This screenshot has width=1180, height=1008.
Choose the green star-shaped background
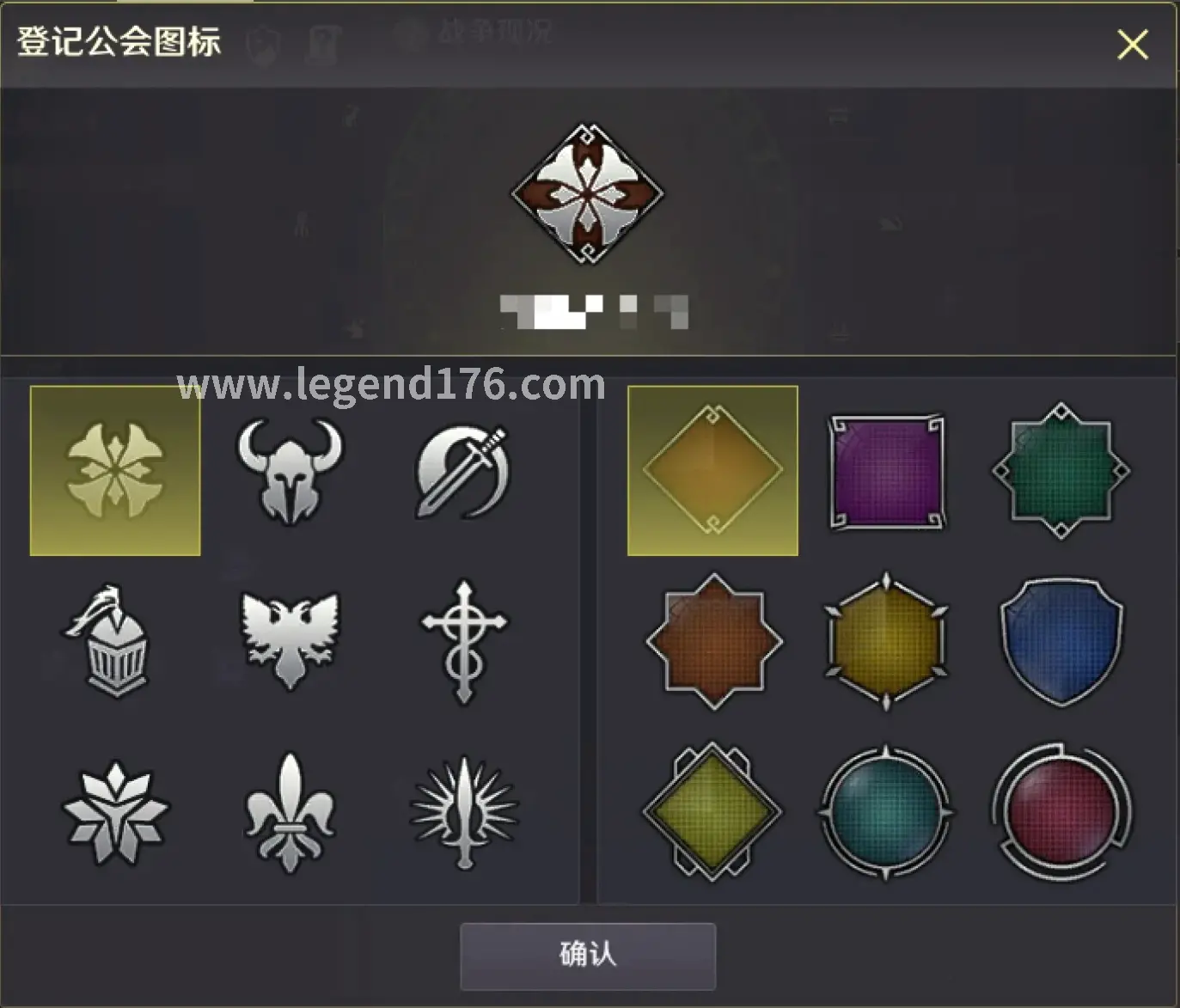click(x=1059, y=467)
